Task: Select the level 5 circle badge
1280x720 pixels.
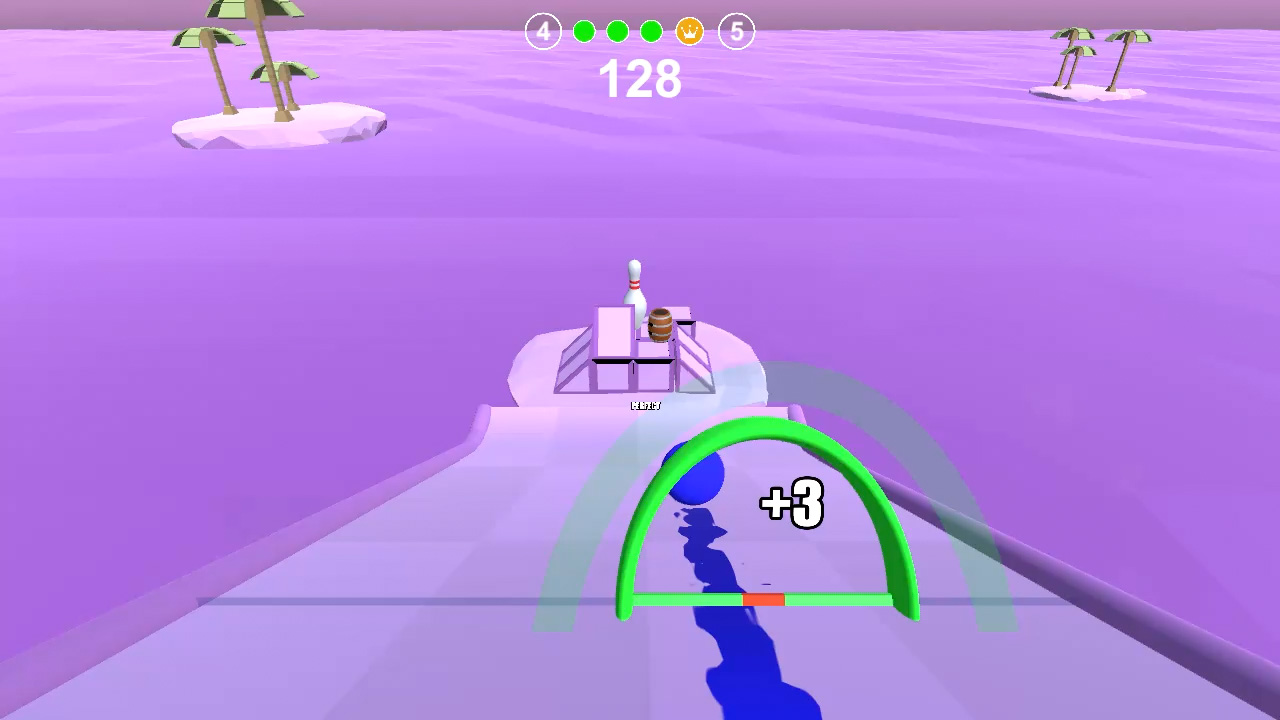Action: [736, 31]
